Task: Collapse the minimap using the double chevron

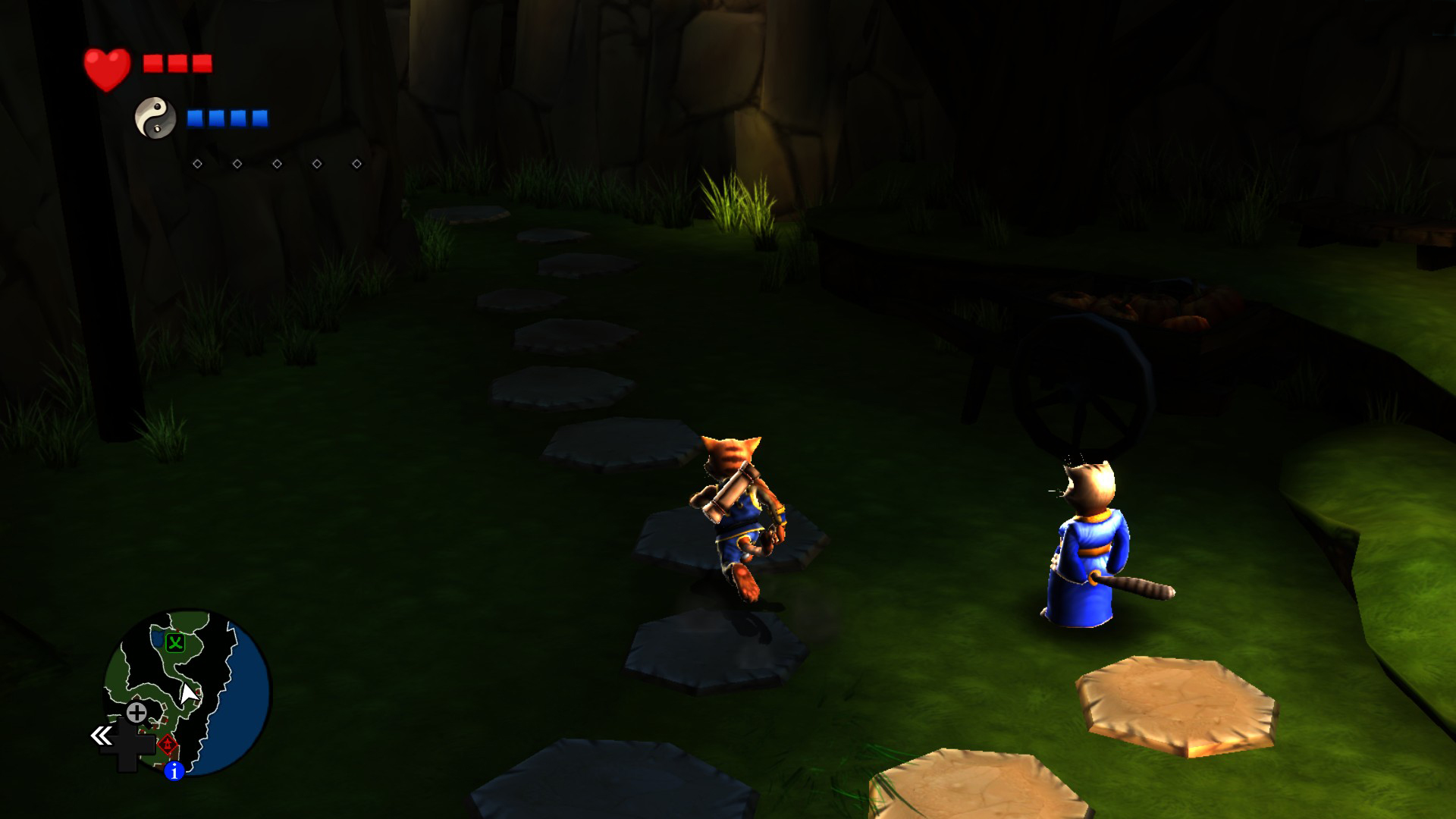Action: (101, 734)
